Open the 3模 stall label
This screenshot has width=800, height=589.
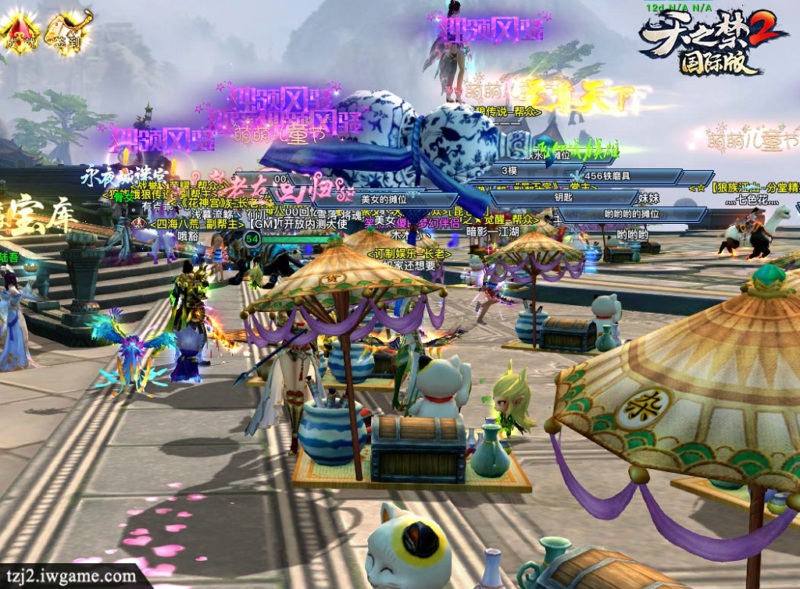pos(510,171)
